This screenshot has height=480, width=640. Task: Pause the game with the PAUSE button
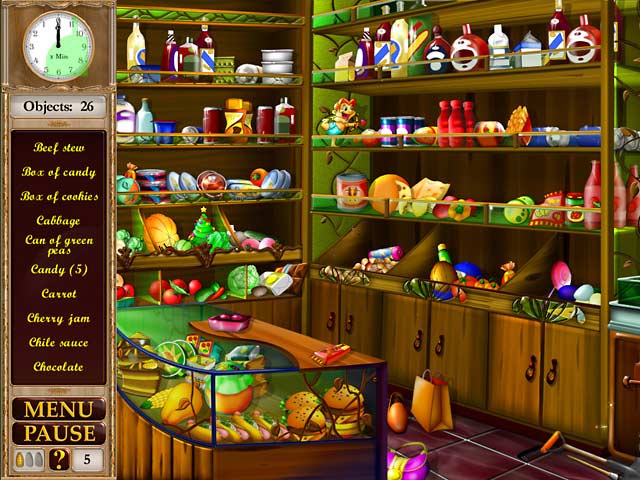tap(58, 434)
